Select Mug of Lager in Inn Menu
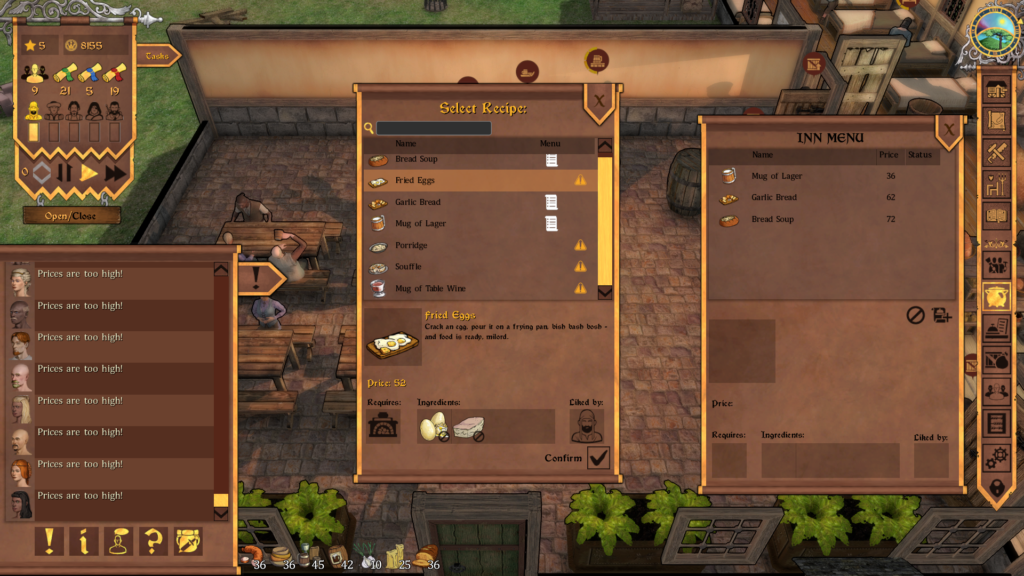The image size is (1024, 576). [800, 176]
